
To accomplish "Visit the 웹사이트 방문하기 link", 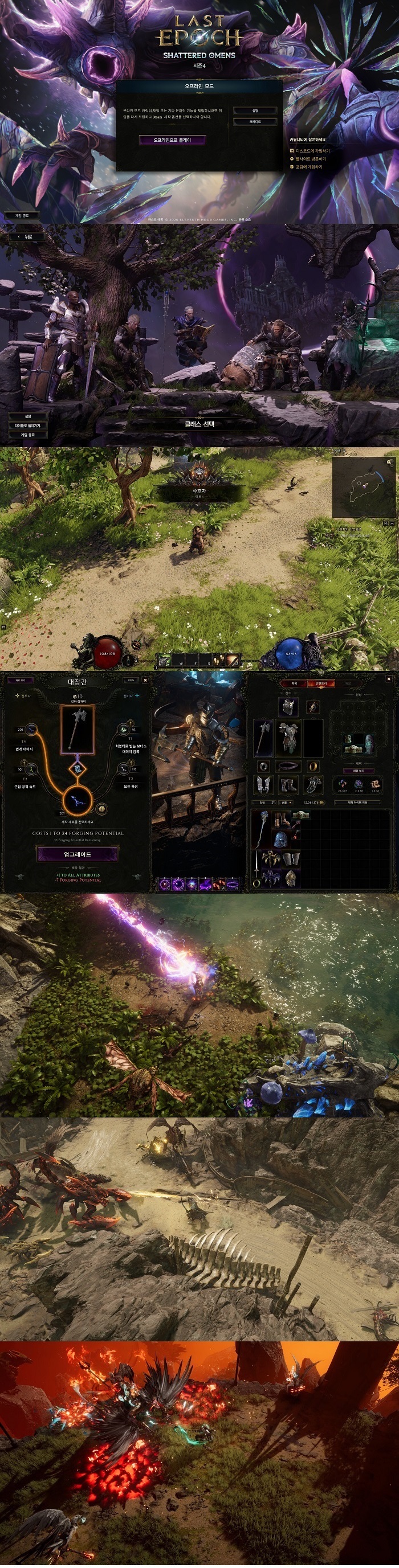I will tap(310, 158).
